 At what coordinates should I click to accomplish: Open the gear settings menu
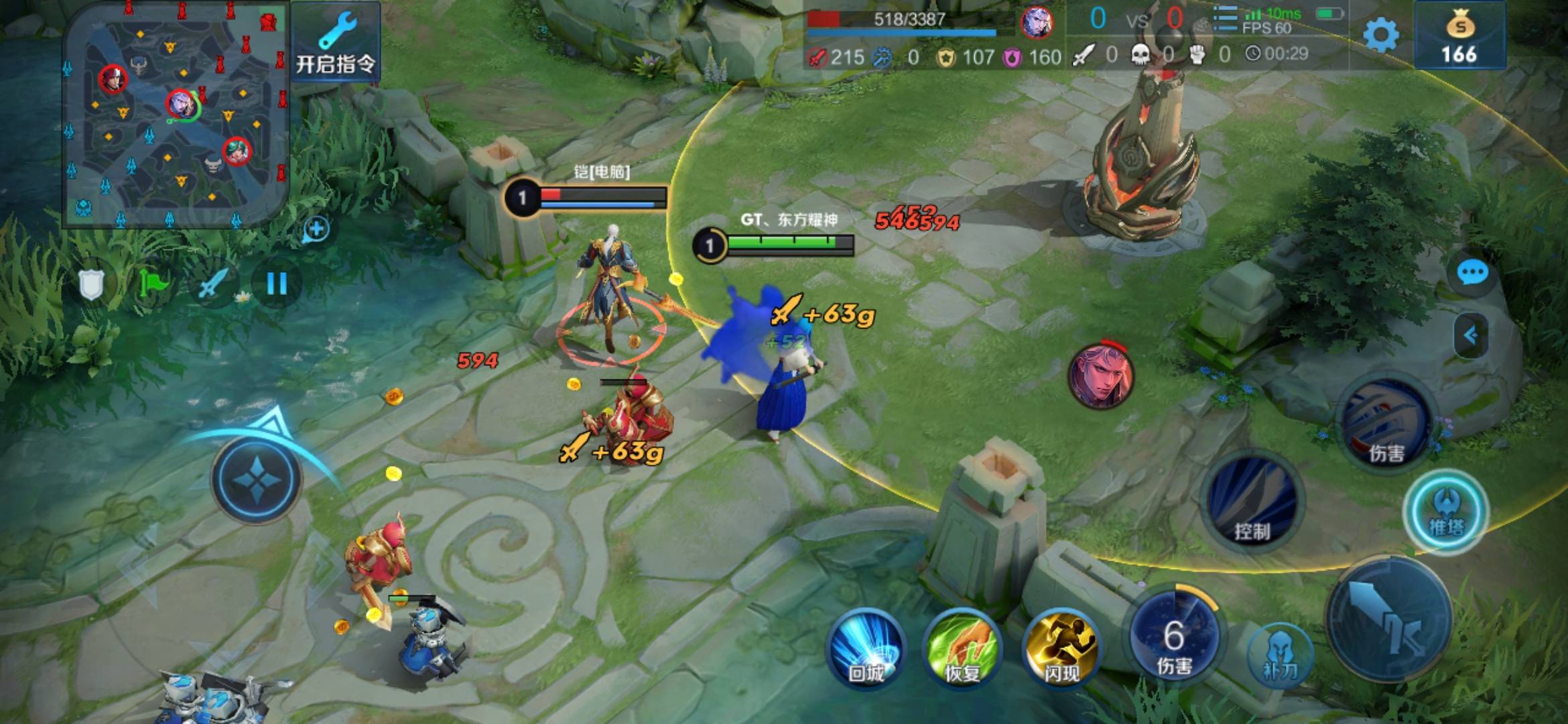pos(1382,35)
